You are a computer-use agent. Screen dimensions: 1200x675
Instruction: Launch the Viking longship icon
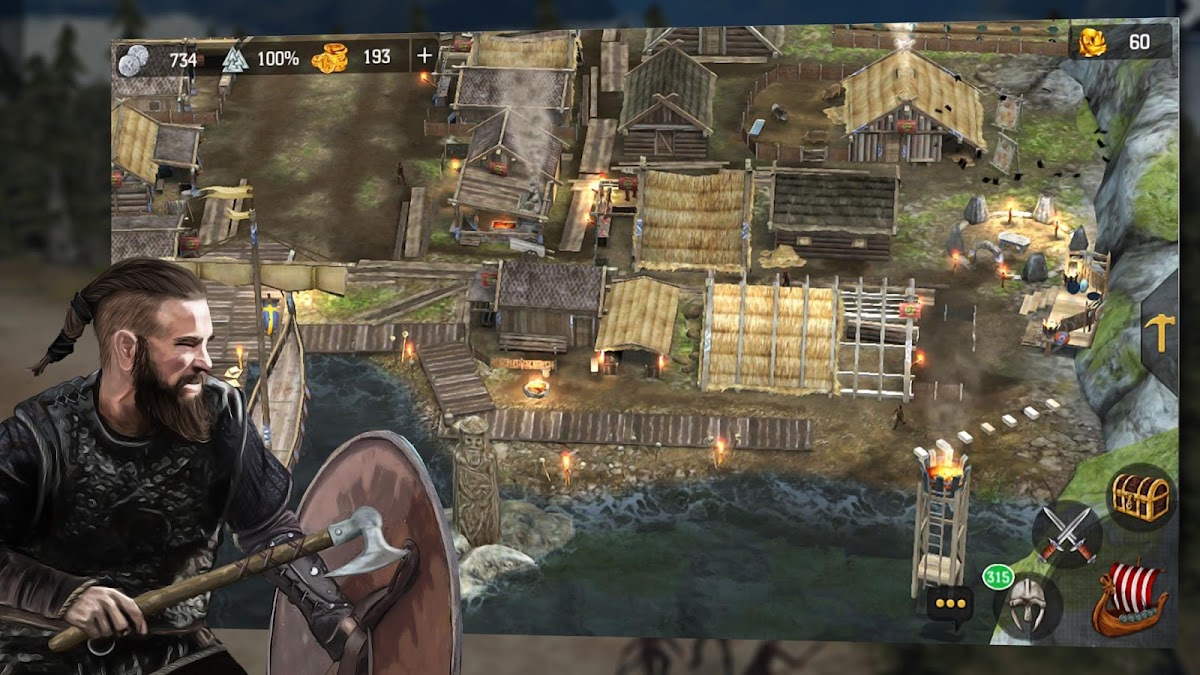click(1130, 598)
